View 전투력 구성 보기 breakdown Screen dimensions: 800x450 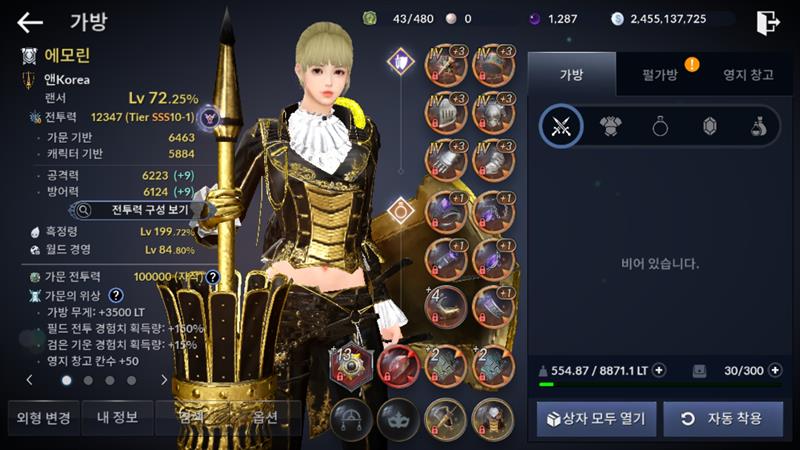tap(142, 211)
